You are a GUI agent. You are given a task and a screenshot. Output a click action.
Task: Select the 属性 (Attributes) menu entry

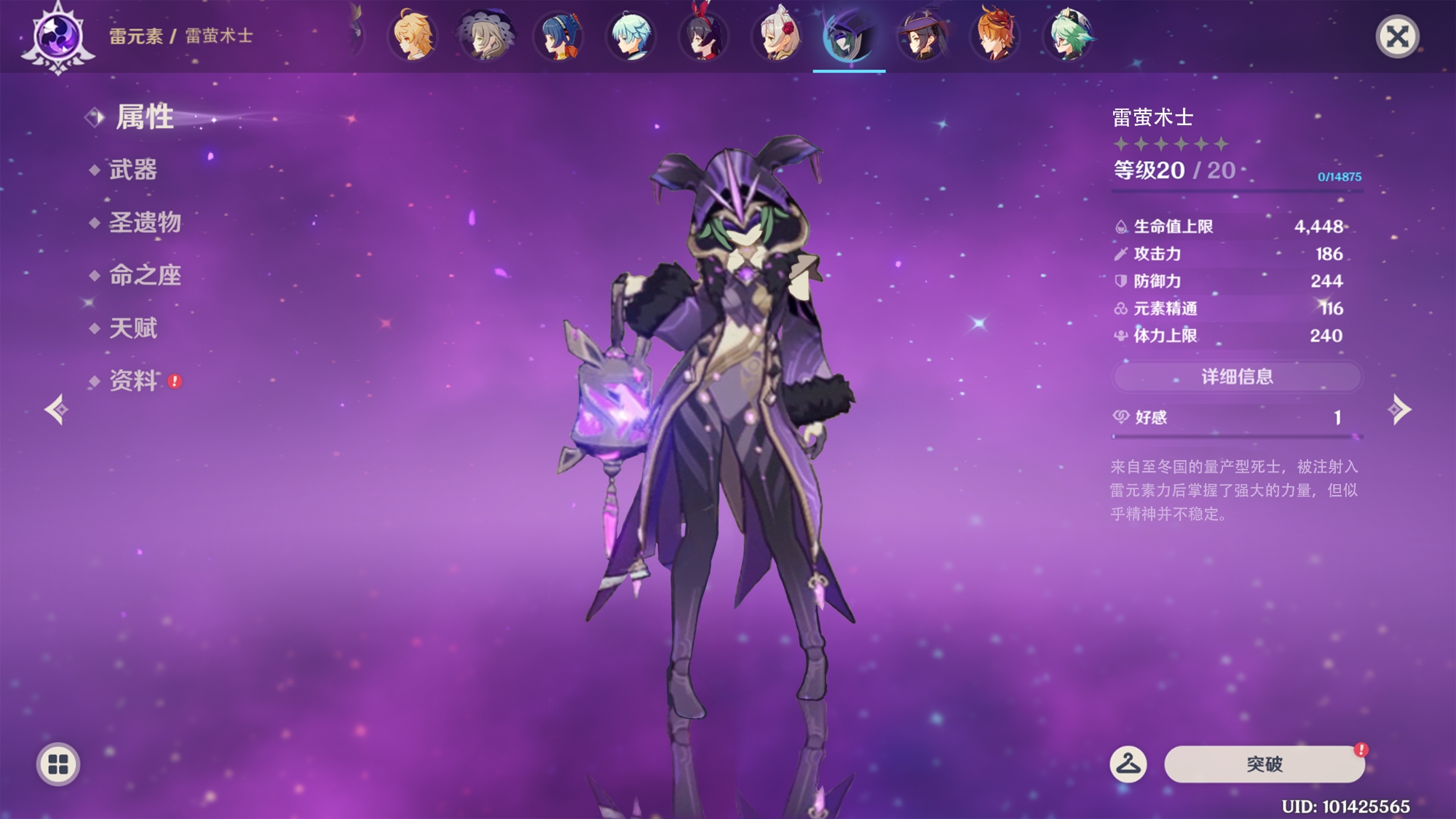[x=144, y=117]
